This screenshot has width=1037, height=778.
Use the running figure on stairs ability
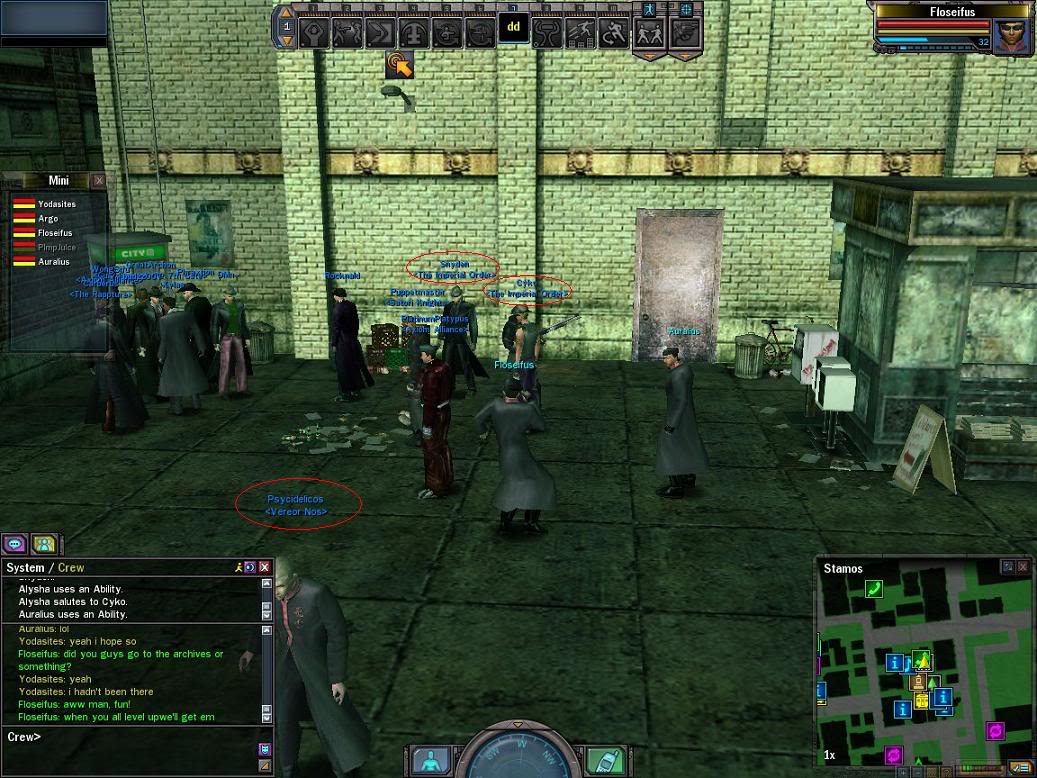[580, 32]
